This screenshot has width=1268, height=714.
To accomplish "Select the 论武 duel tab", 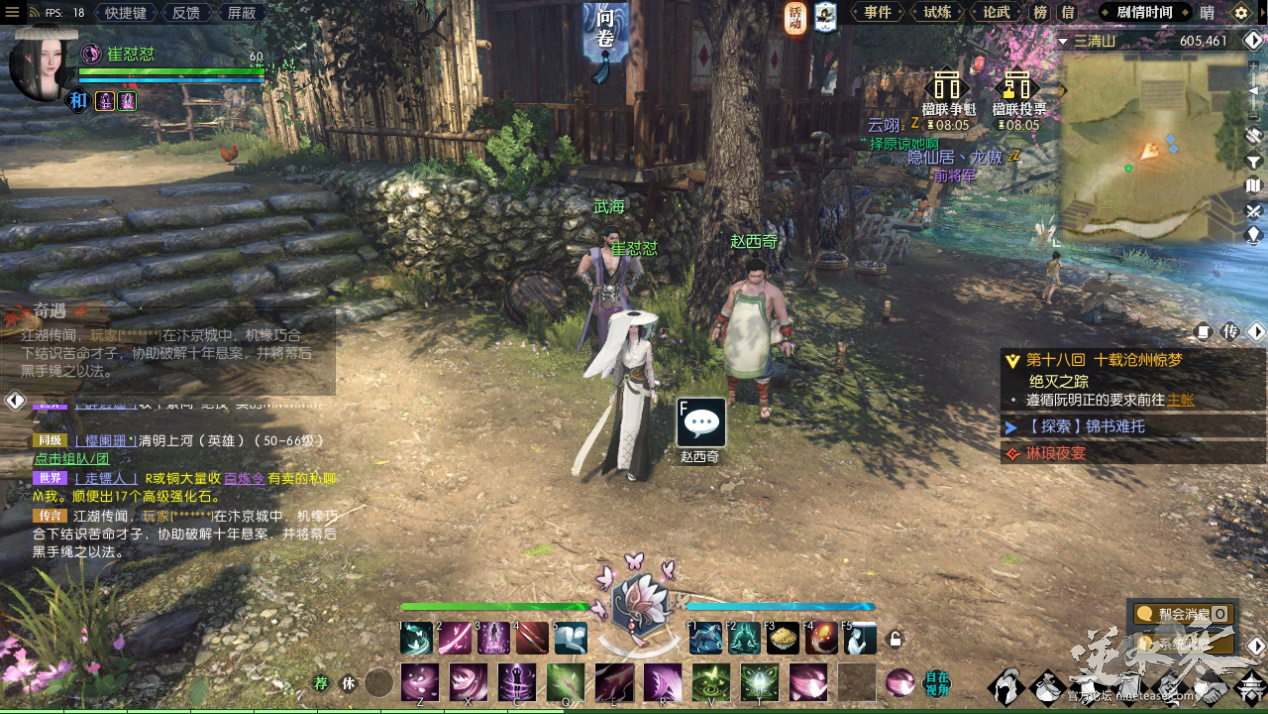I will [996, 13].
